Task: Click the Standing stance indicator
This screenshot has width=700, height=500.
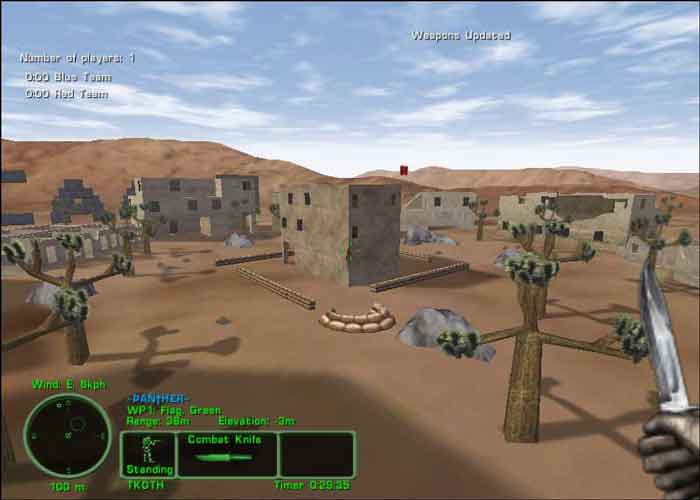Action: 149,454
